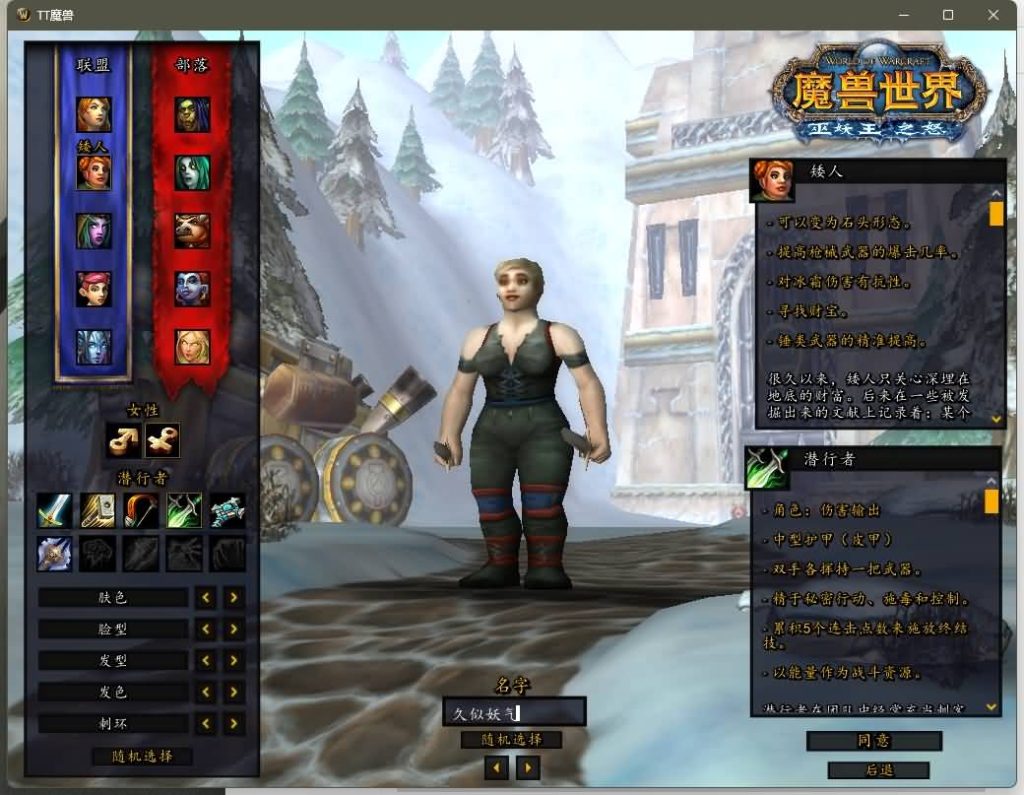The image size is (1024, 795).
Task: Choose the Blood Elf race portrait
Action: [192, 347]
